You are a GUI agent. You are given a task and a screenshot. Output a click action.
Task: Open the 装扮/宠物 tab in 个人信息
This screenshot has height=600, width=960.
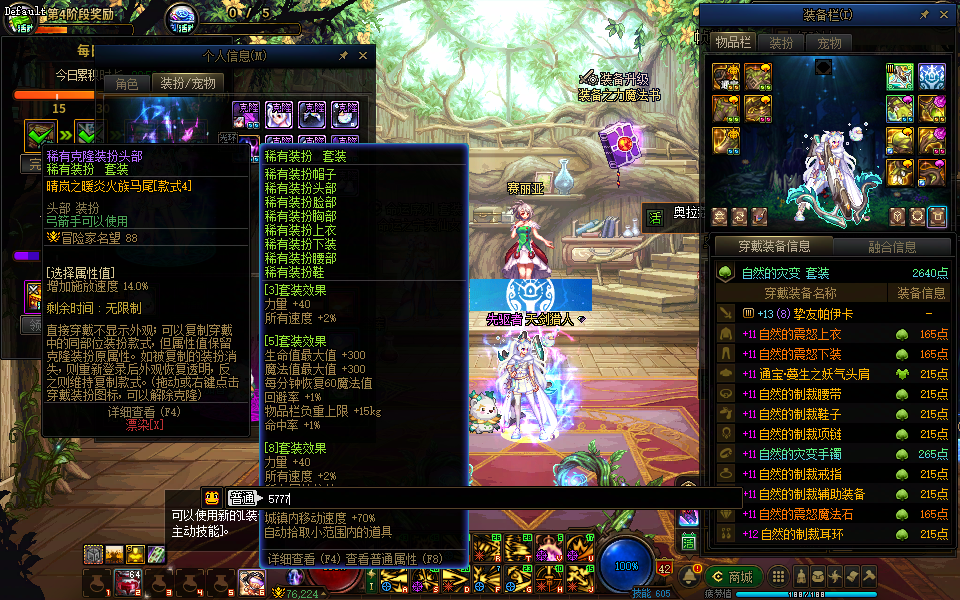click(x=188, y=84)
